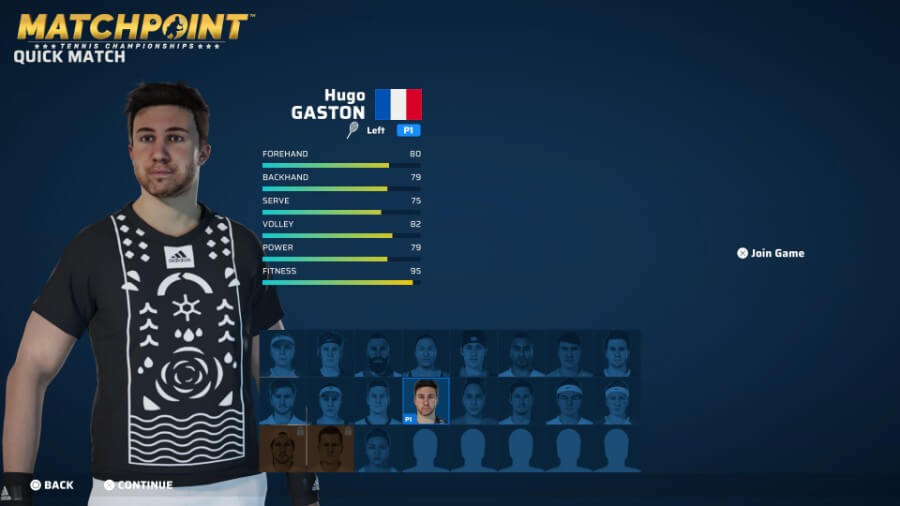
Task: Select Join Game for player two
Action: pos(771,253)
